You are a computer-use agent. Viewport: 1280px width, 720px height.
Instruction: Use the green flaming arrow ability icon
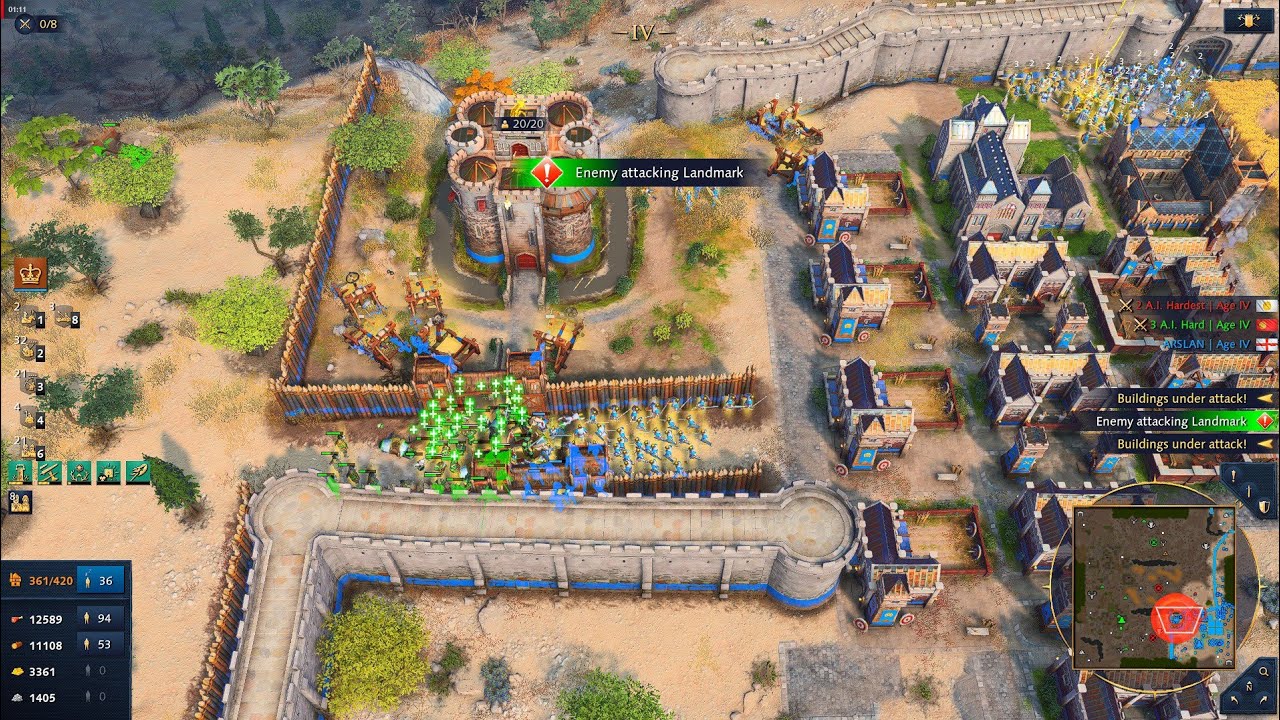[x=138, y=473]
